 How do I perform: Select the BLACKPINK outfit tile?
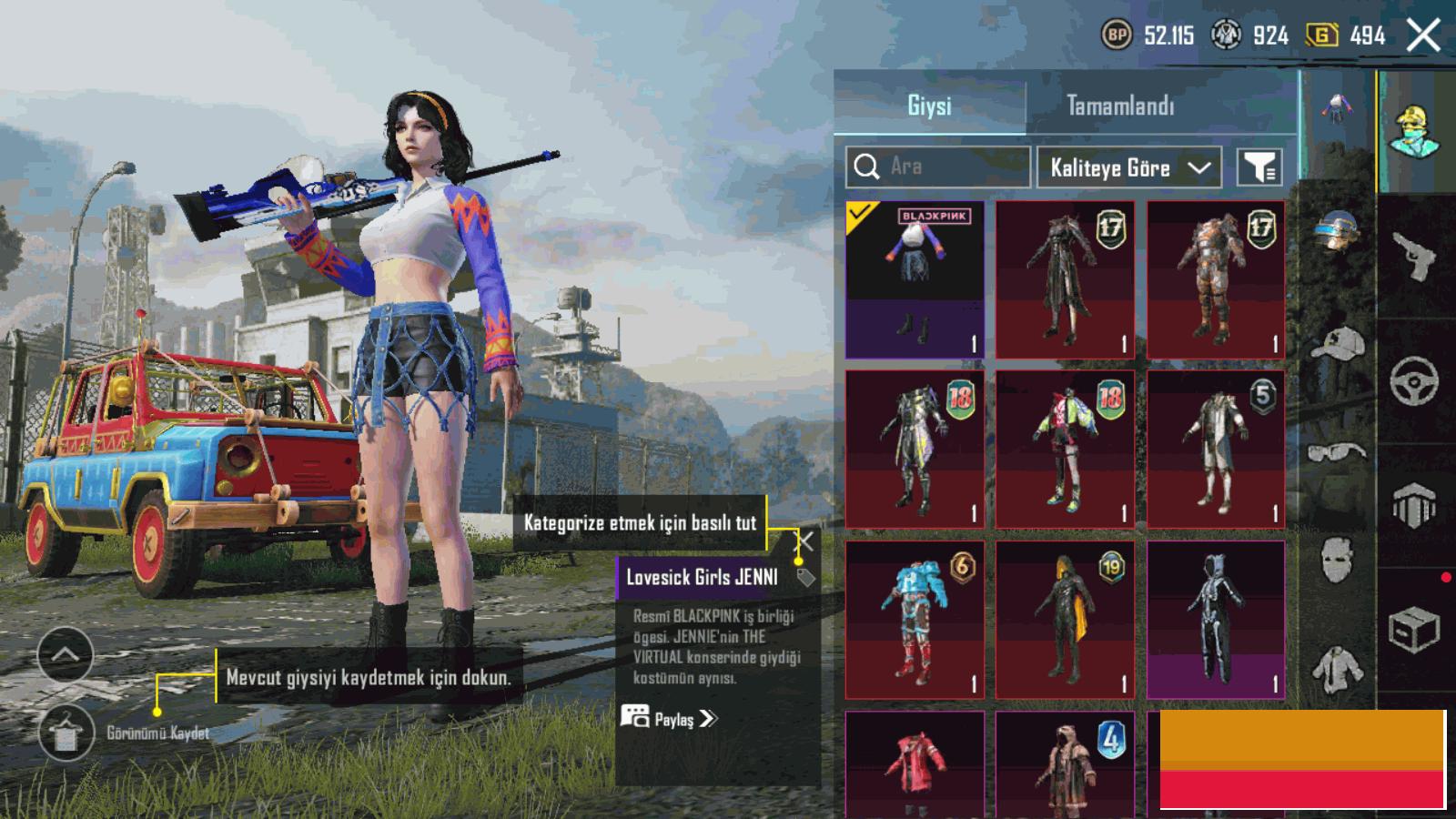click(x=915, y=279)
